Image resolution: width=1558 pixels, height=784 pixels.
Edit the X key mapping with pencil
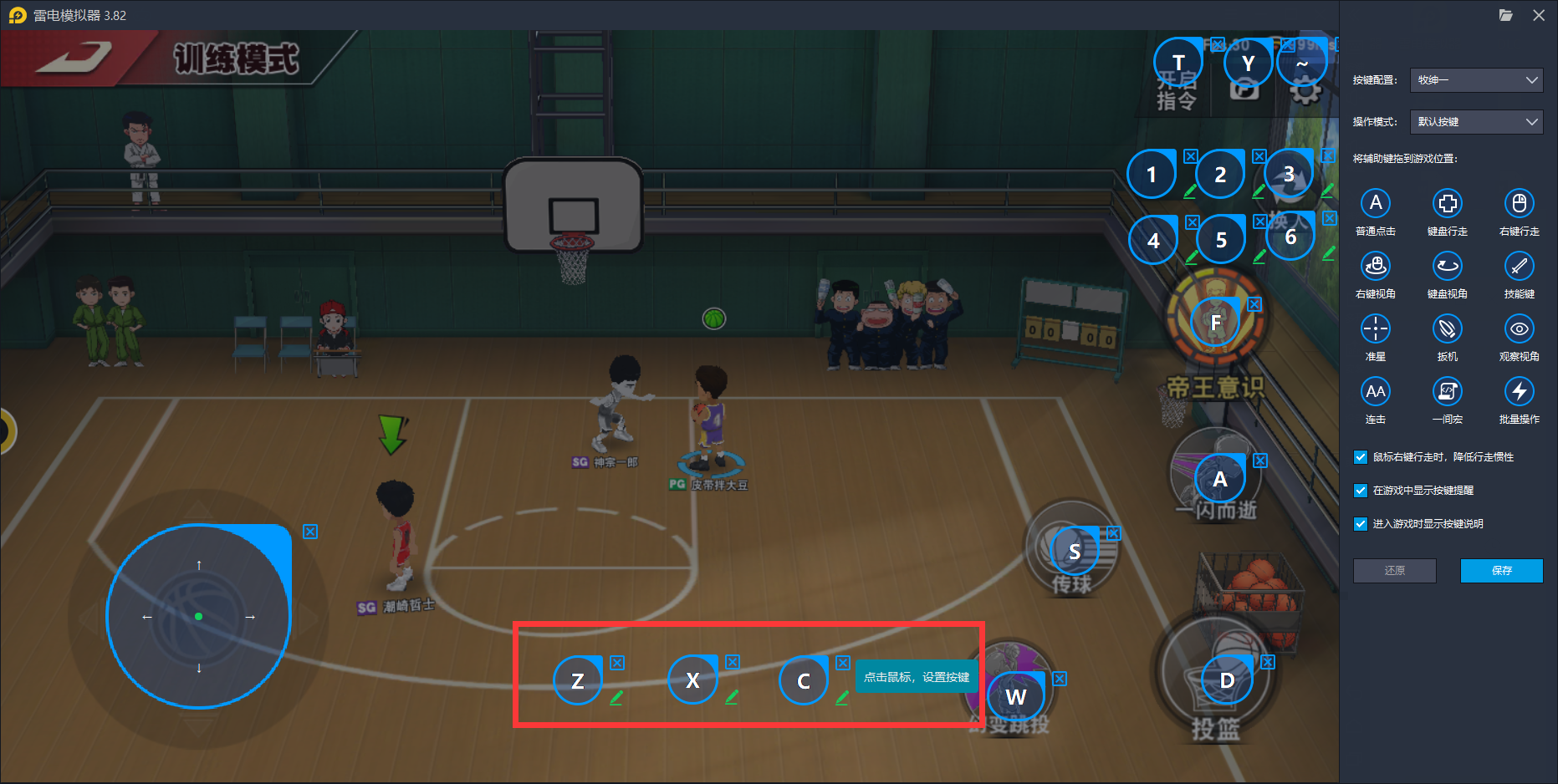[732, 697]
